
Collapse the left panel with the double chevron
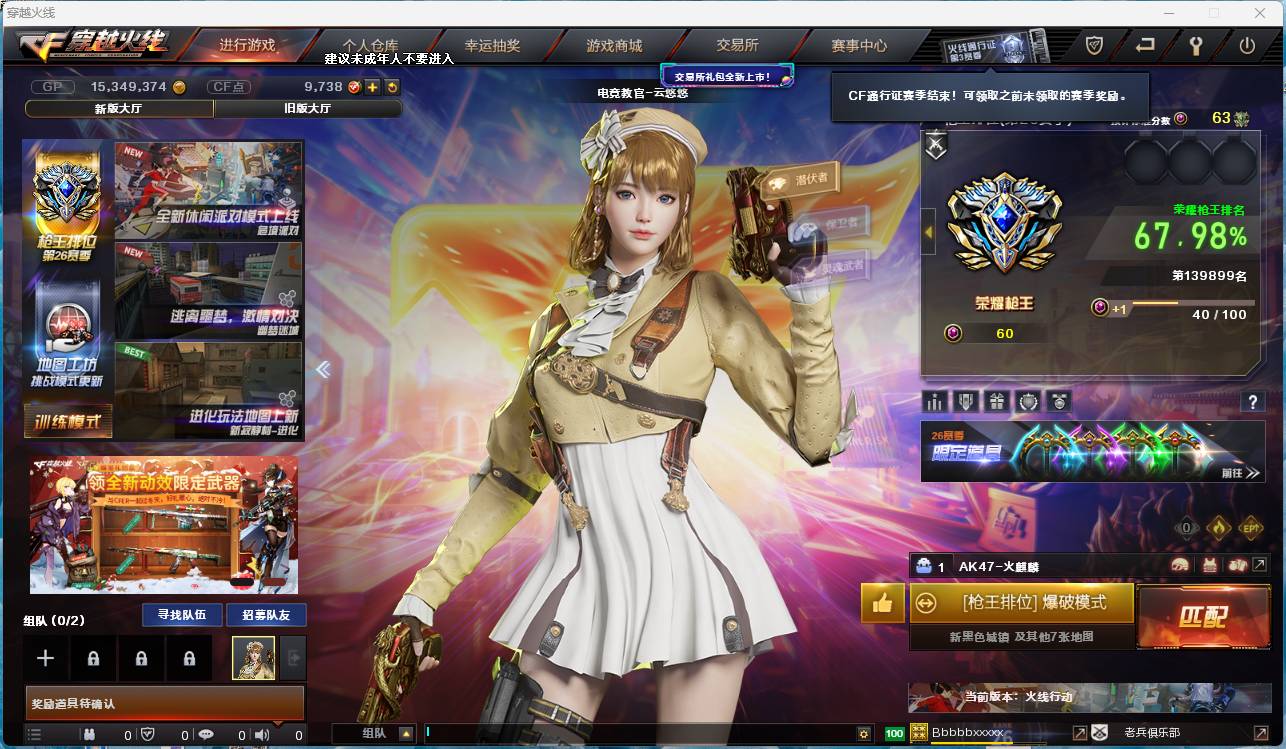point(323,369)
